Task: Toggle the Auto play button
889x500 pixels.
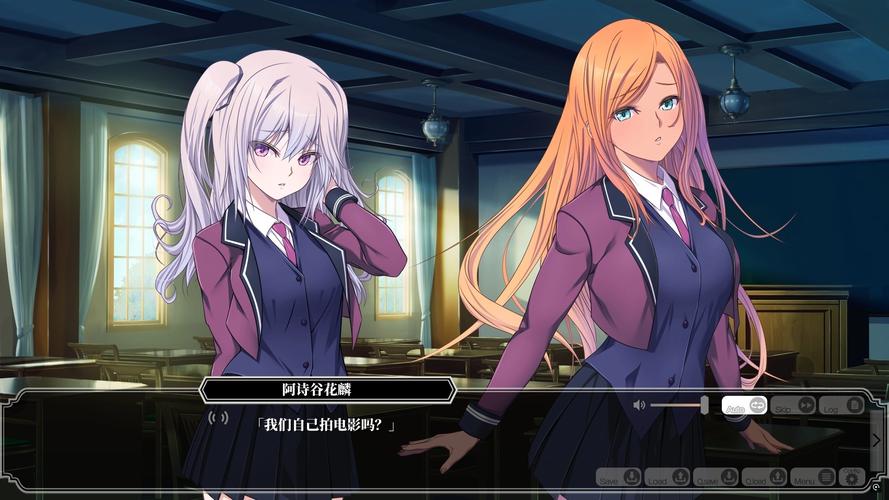Action: click(x=745, y=405)
